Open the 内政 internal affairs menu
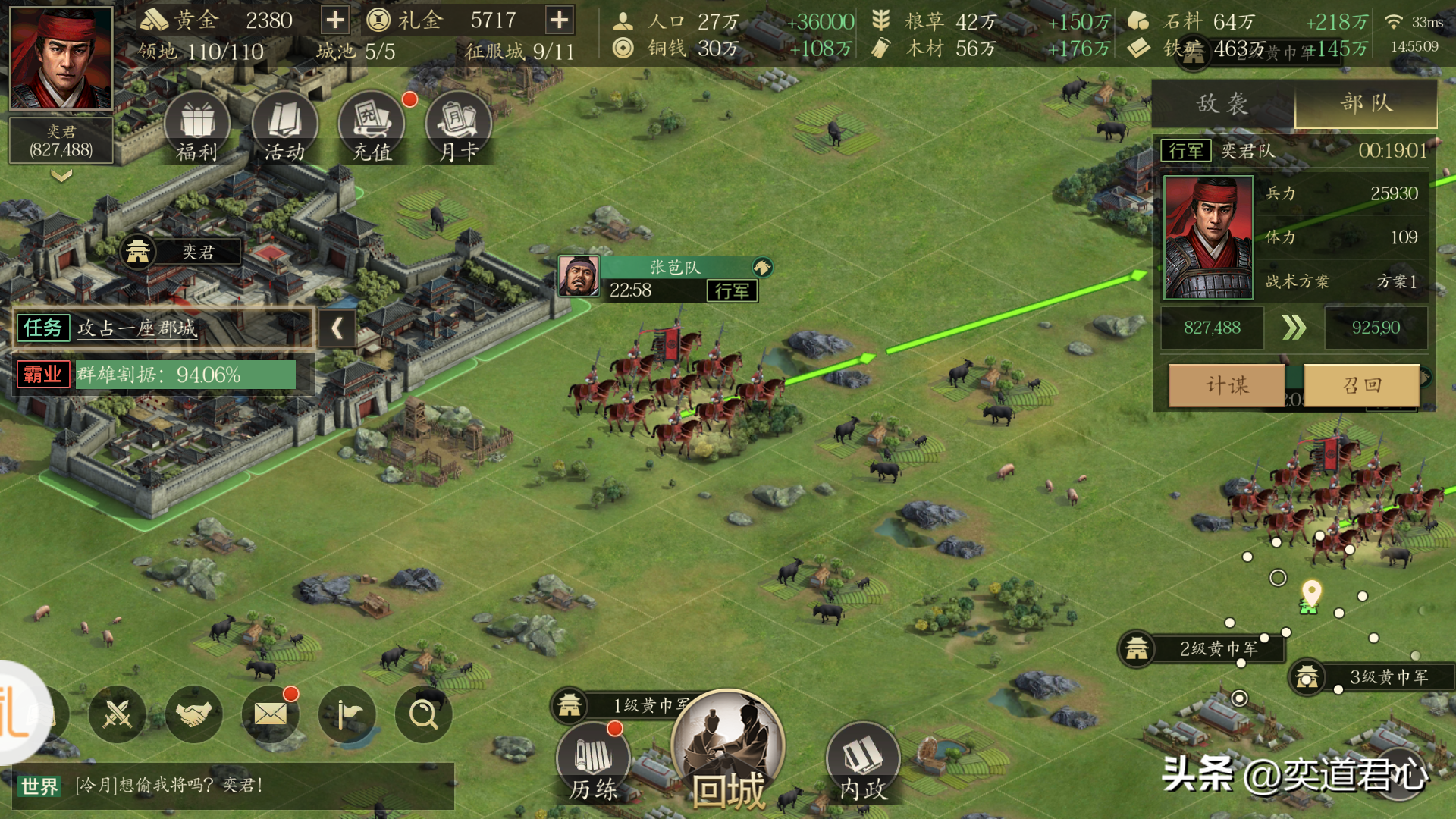Screen dimensions: 1456x819 coord(863,762)
